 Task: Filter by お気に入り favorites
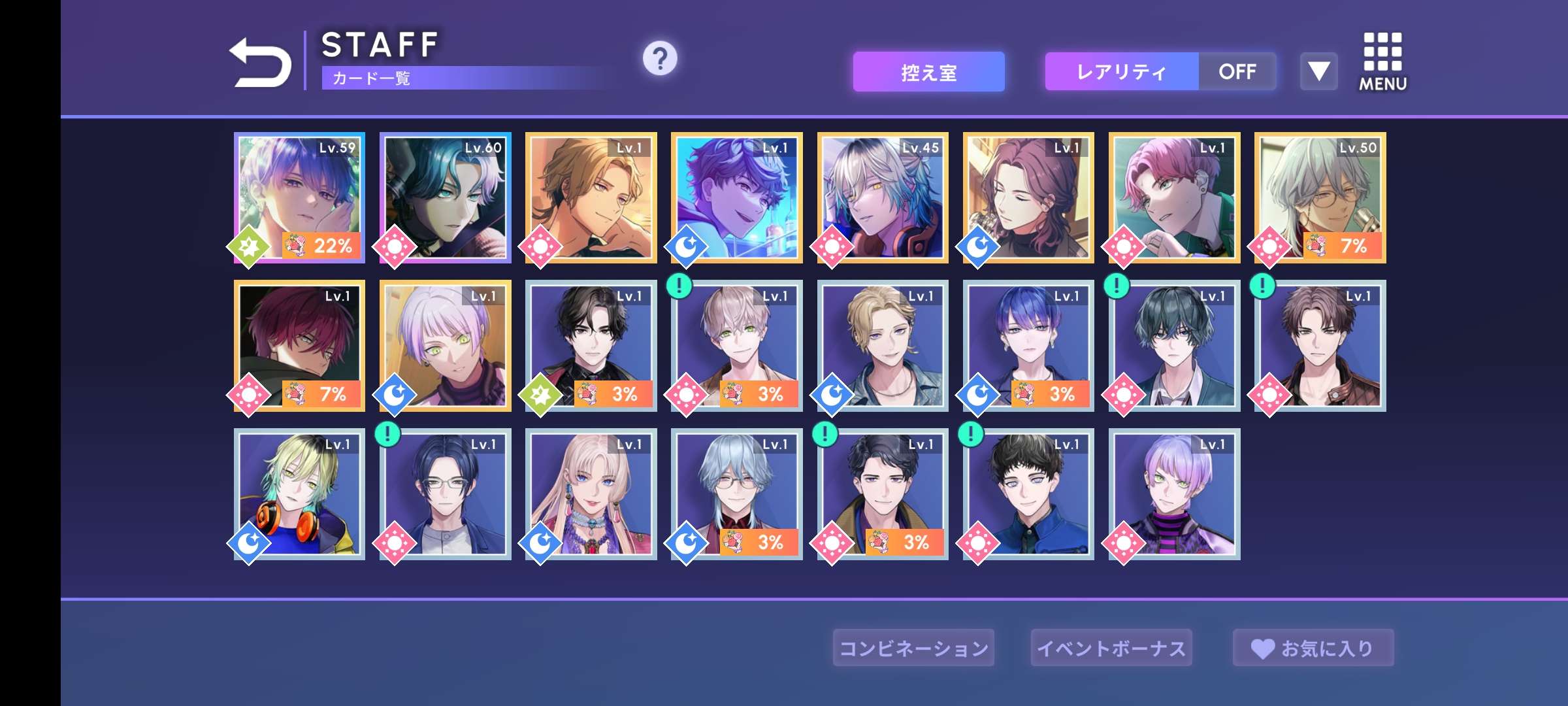coord(1313,648)
